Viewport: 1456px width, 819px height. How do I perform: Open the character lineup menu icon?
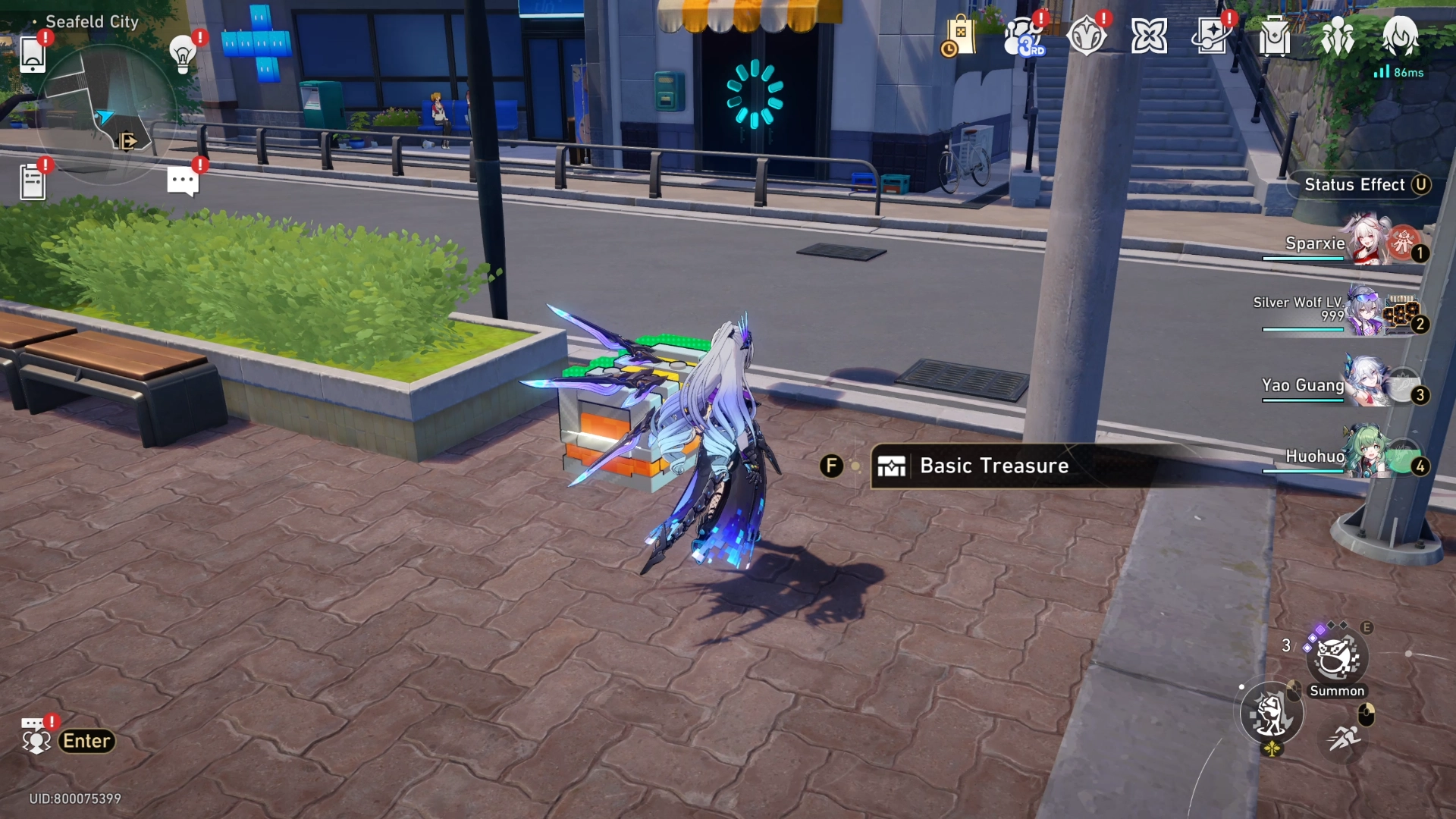click(1401, 36)
